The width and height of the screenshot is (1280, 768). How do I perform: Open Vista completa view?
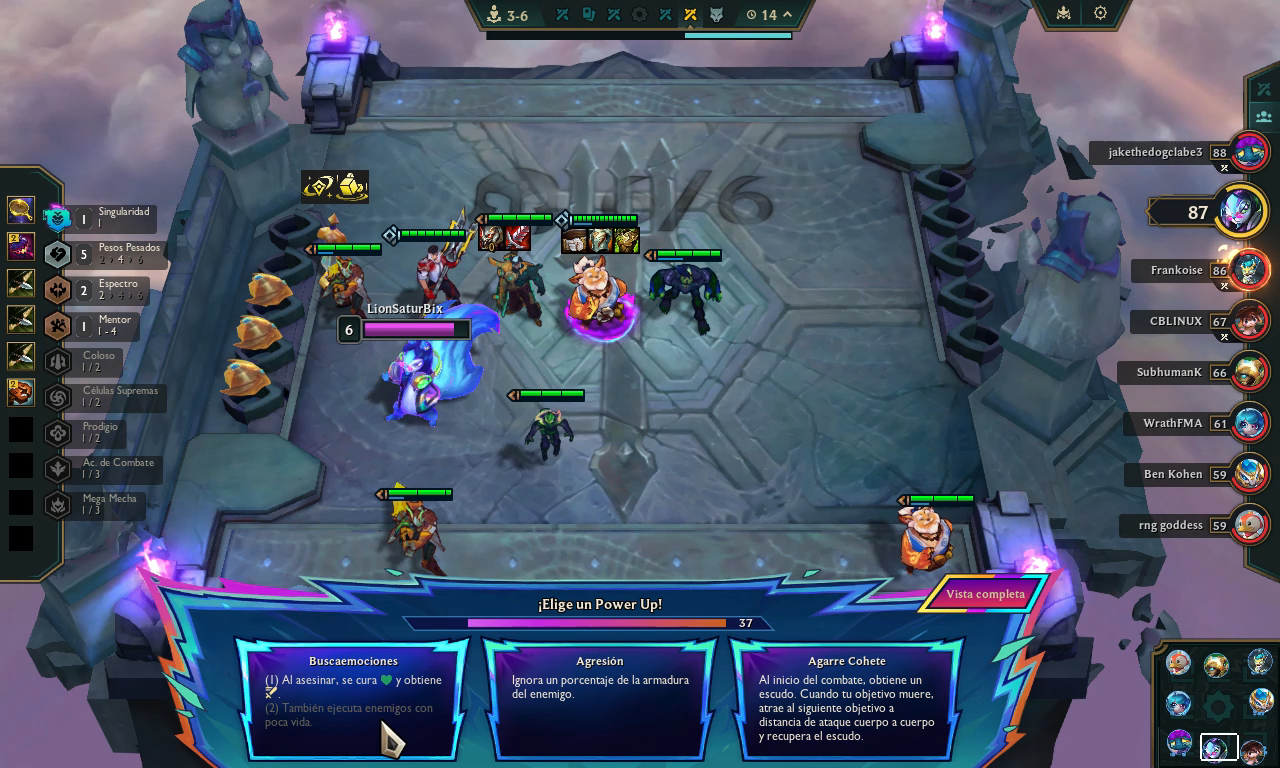tap(985, 594)
